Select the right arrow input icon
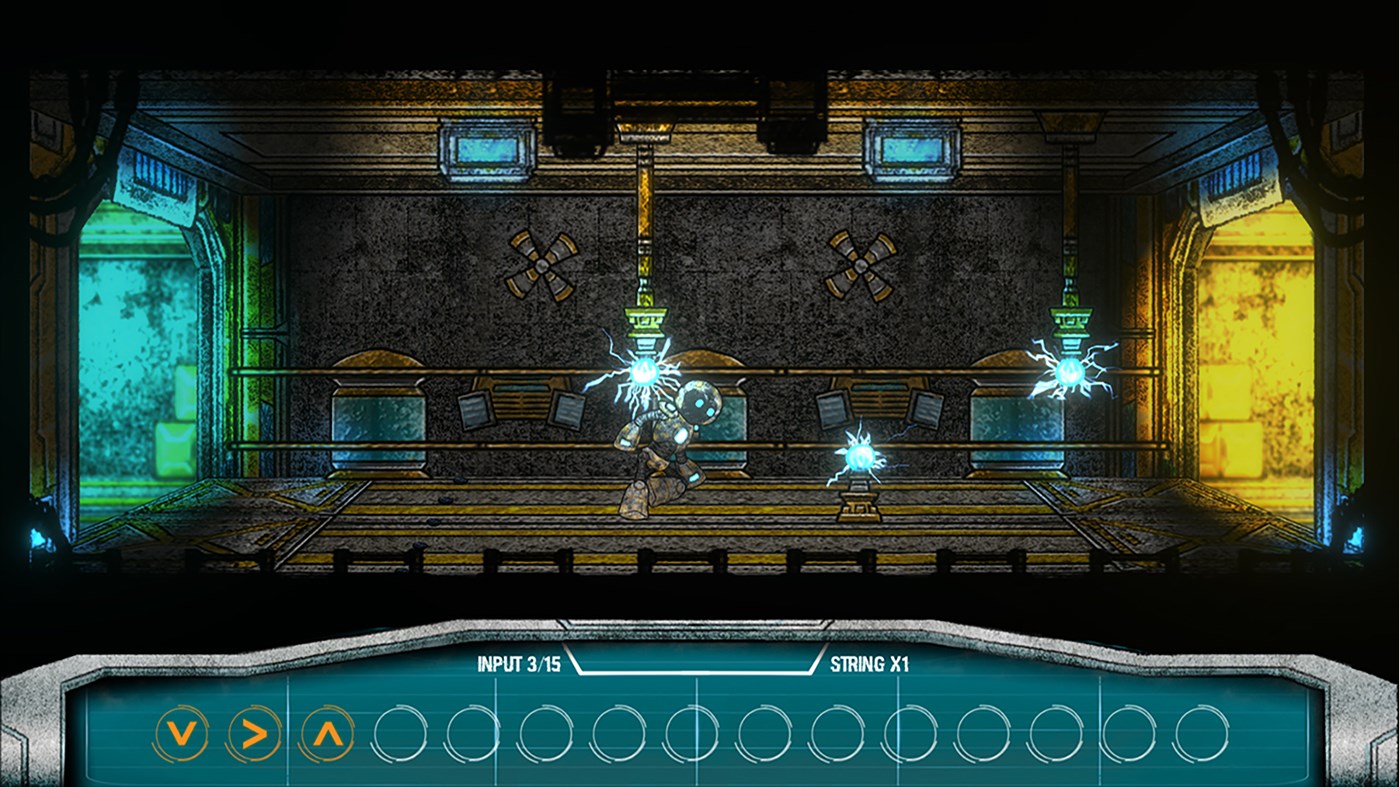Screen dimensions: 1399x787 pos(255,731)
